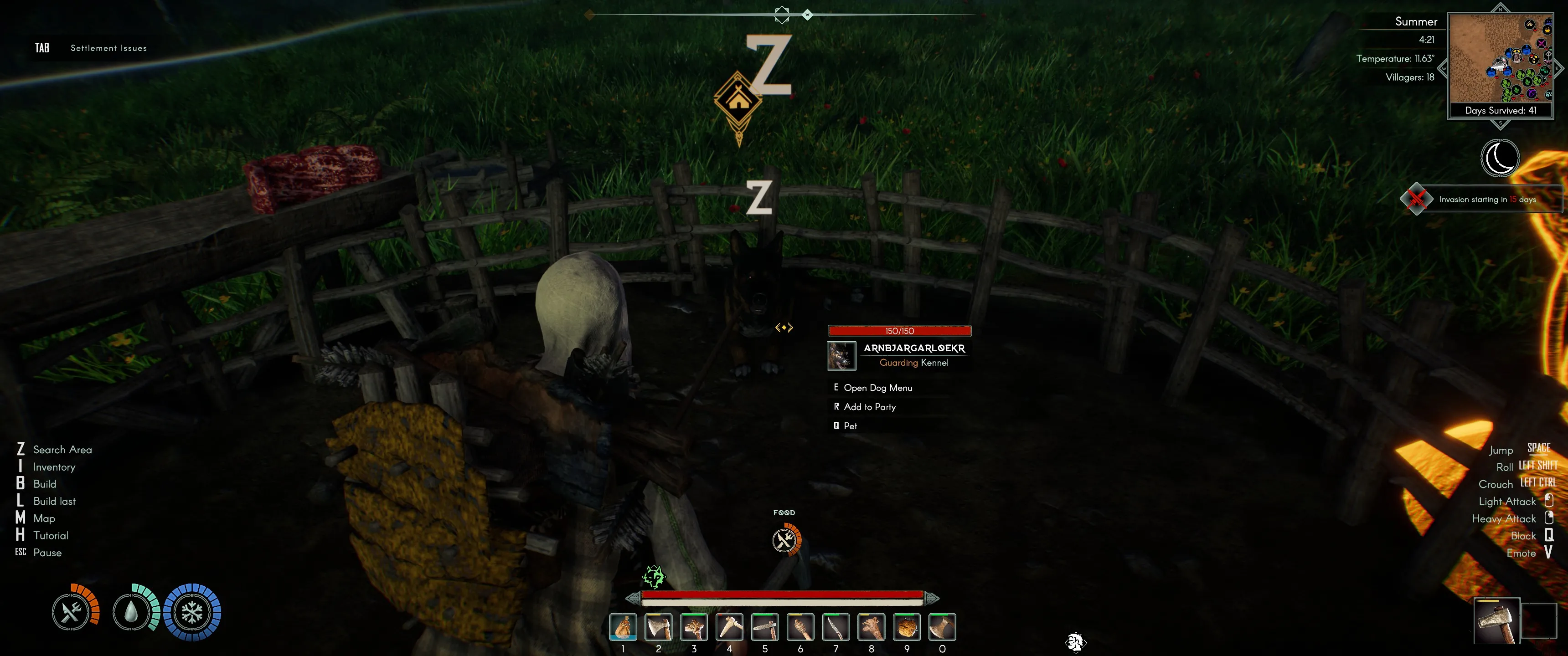Open the minimap

(x=1501, y=59)
